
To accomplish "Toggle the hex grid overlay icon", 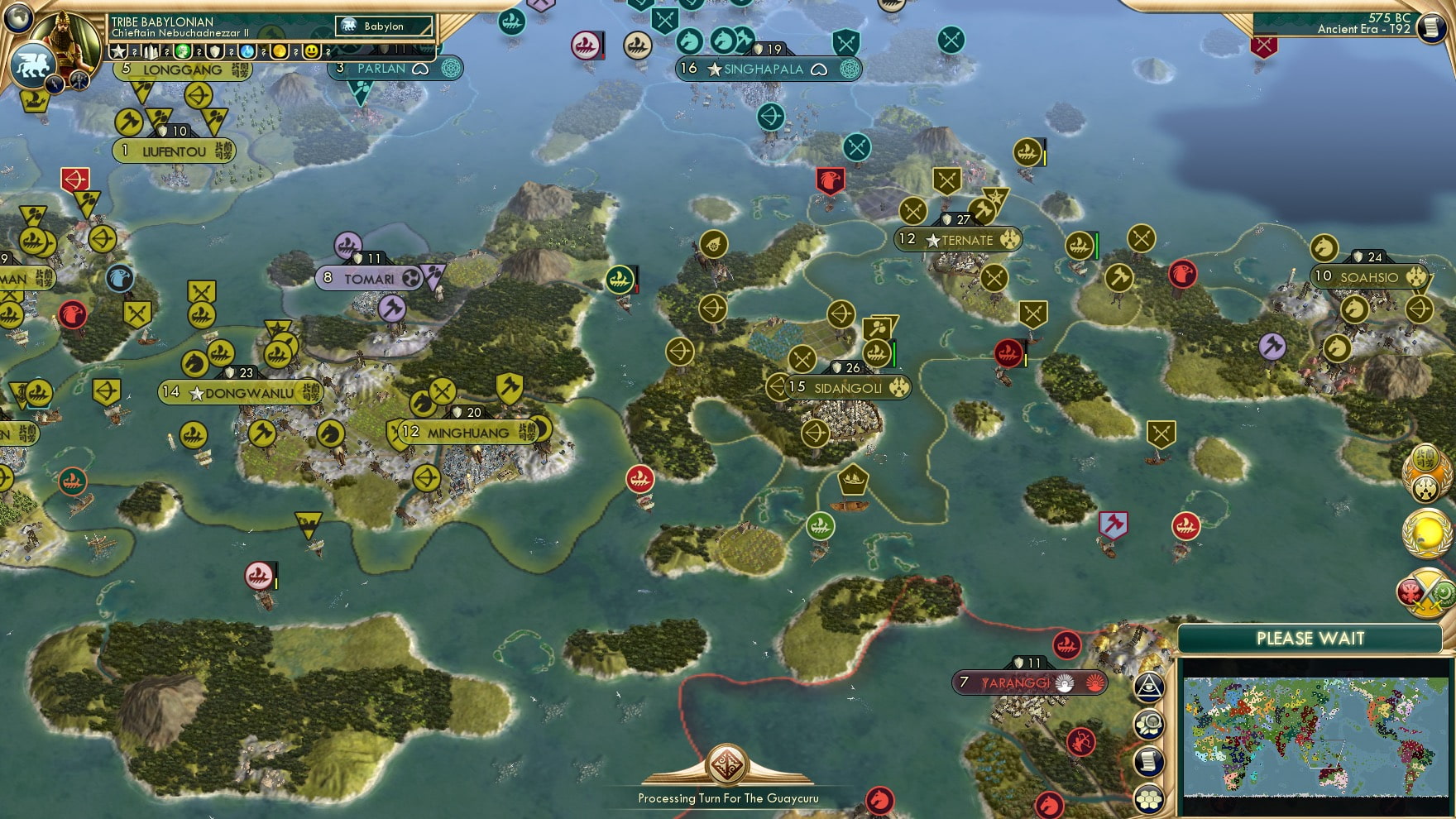I will (x=1148, y=798).
